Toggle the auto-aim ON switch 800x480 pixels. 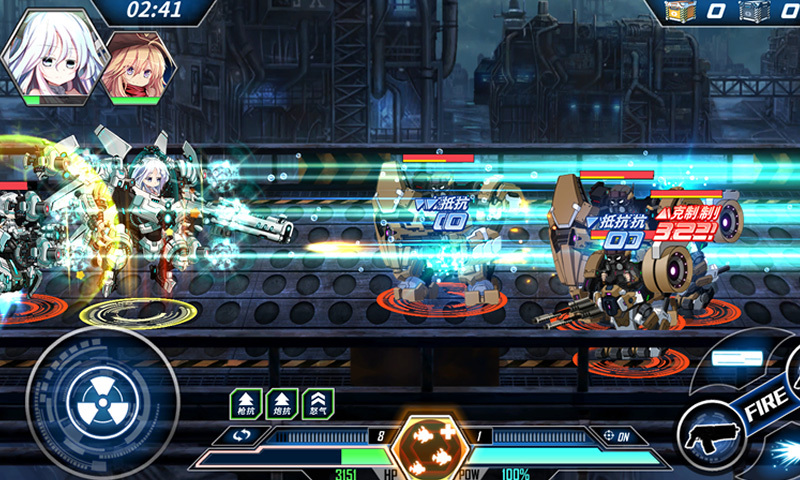tap(617, 436)
